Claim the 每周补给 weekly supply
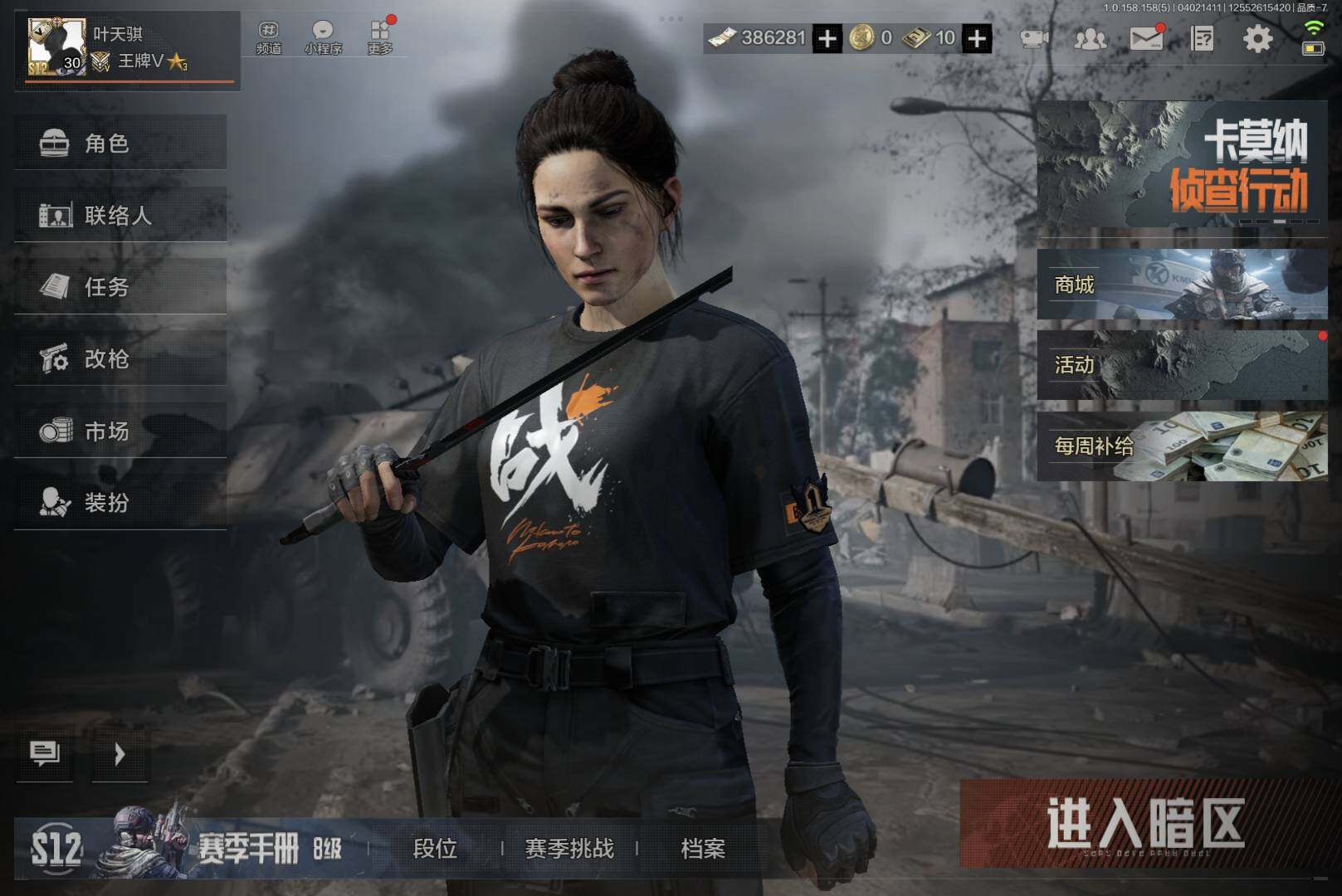 click(x=1181, y=446)
